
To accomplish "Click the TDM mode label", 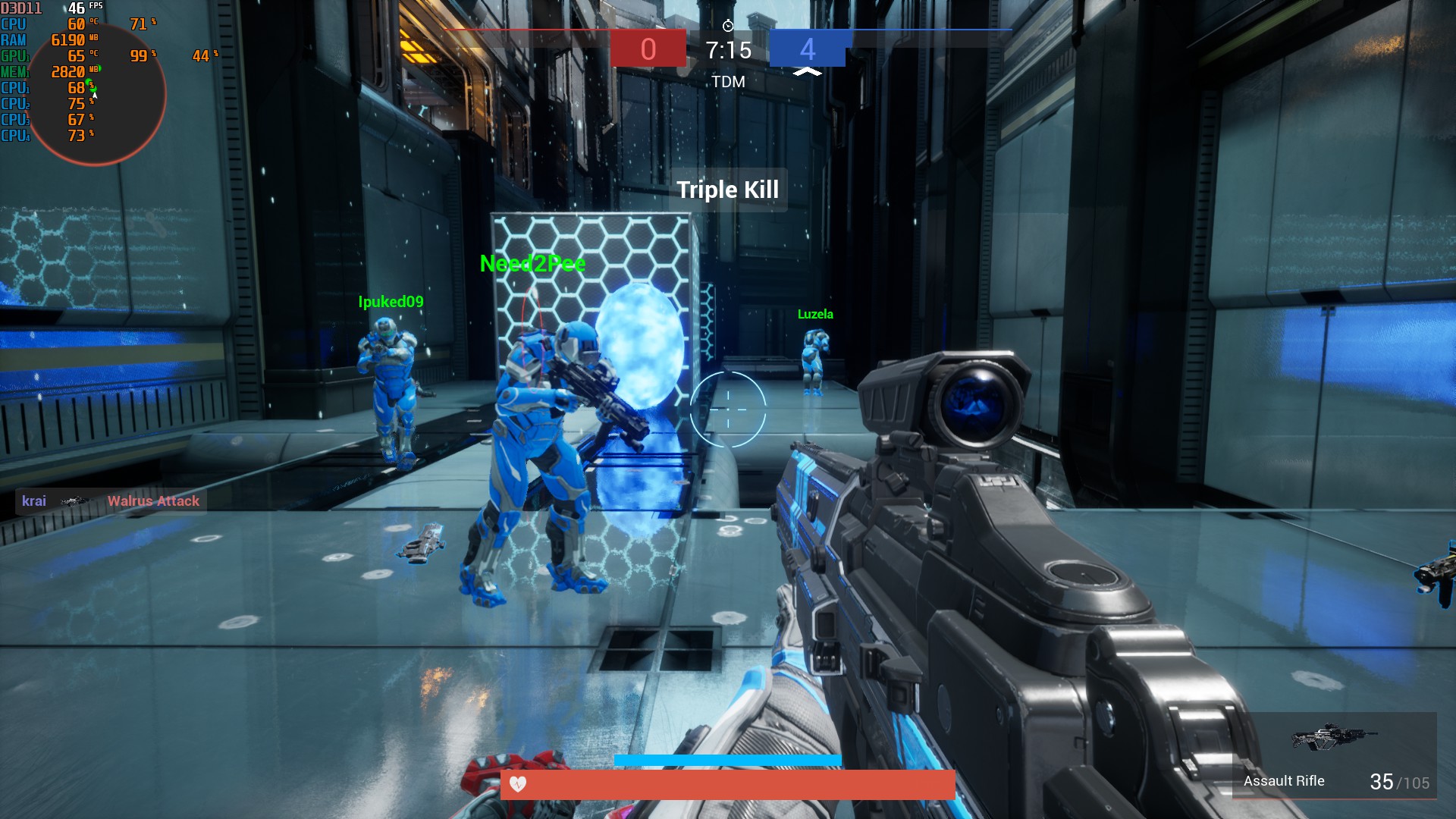I will click(x=727, y=81).
